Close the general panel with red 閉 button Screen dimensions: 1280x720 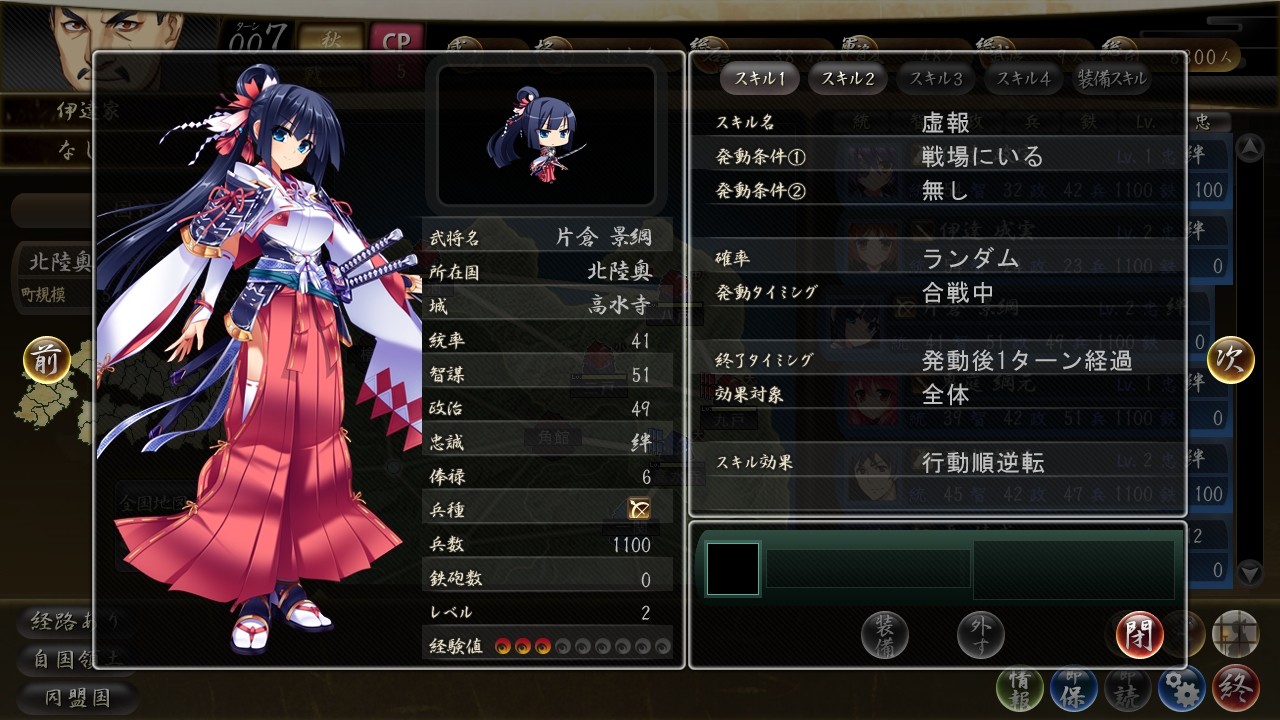click(1139, 634)
